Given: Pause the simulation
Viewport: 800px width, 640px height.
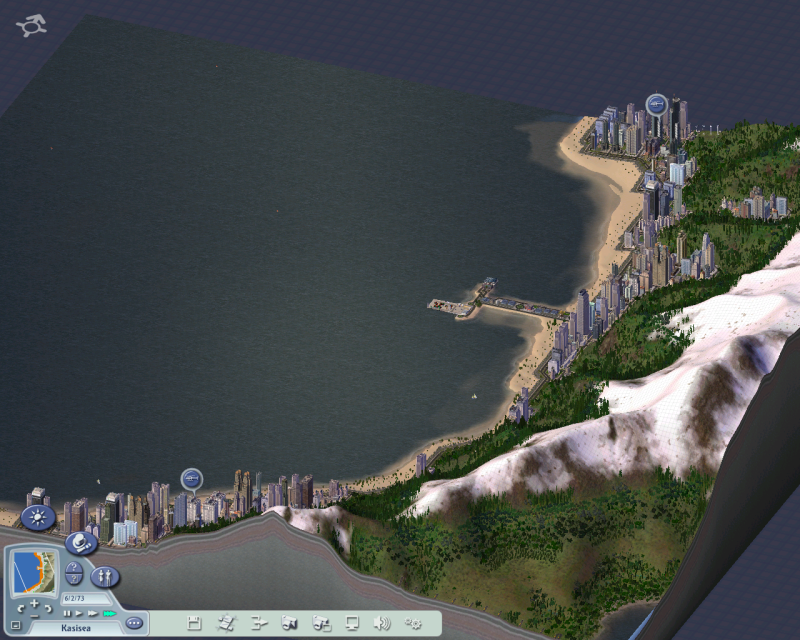Looking at the screenshot, I should click(67, 613).
